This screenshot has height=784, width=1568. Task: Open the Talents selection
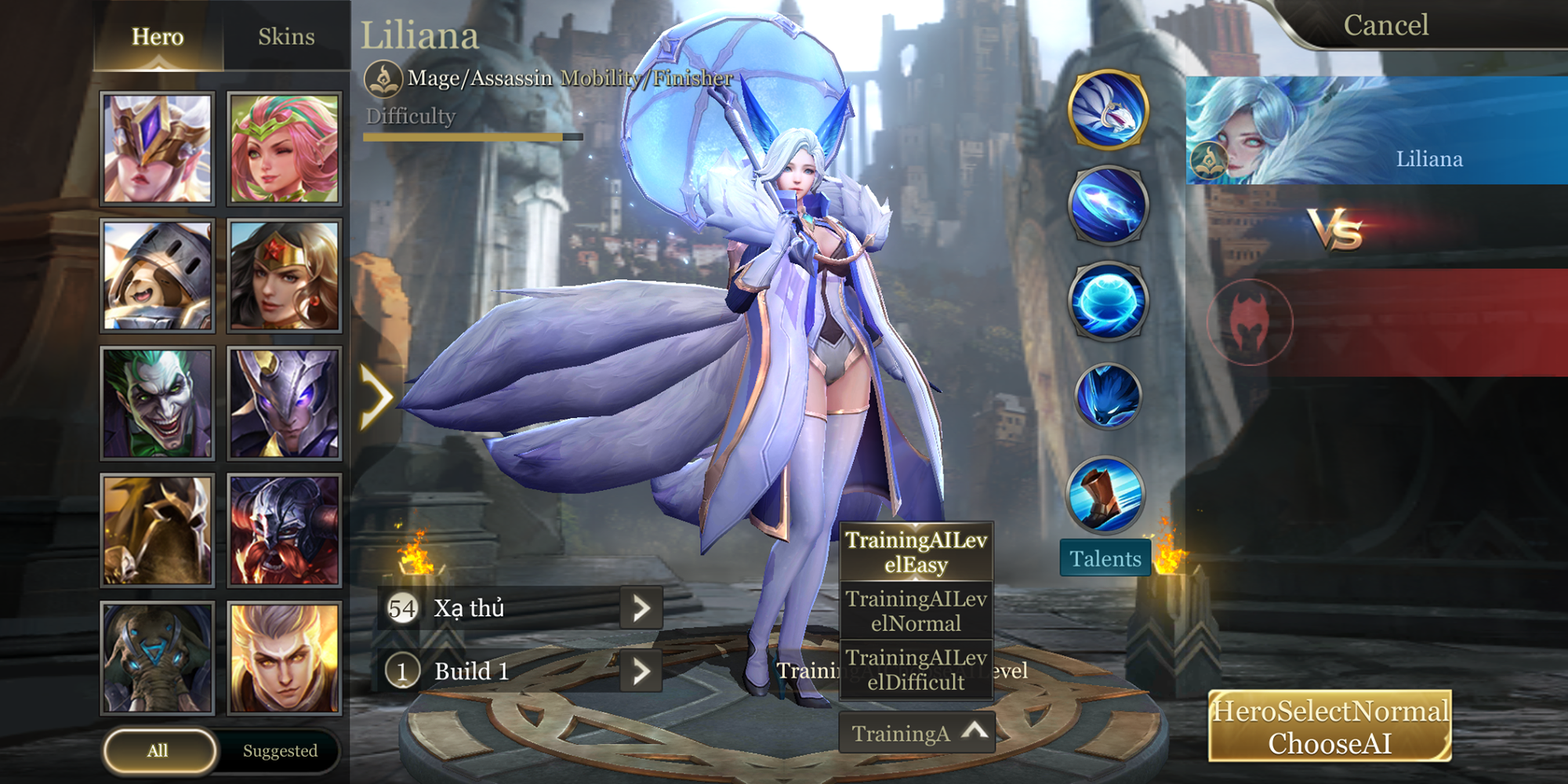(x=1105, y=558)
